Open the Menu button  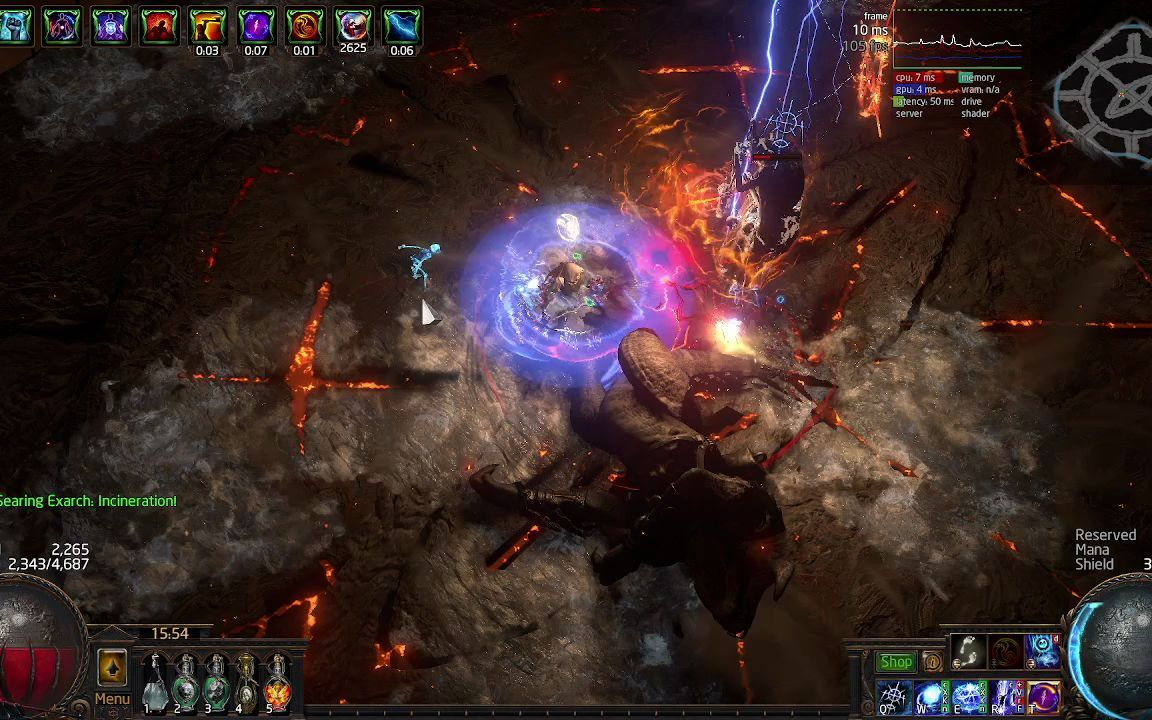(x=112, y=699)
